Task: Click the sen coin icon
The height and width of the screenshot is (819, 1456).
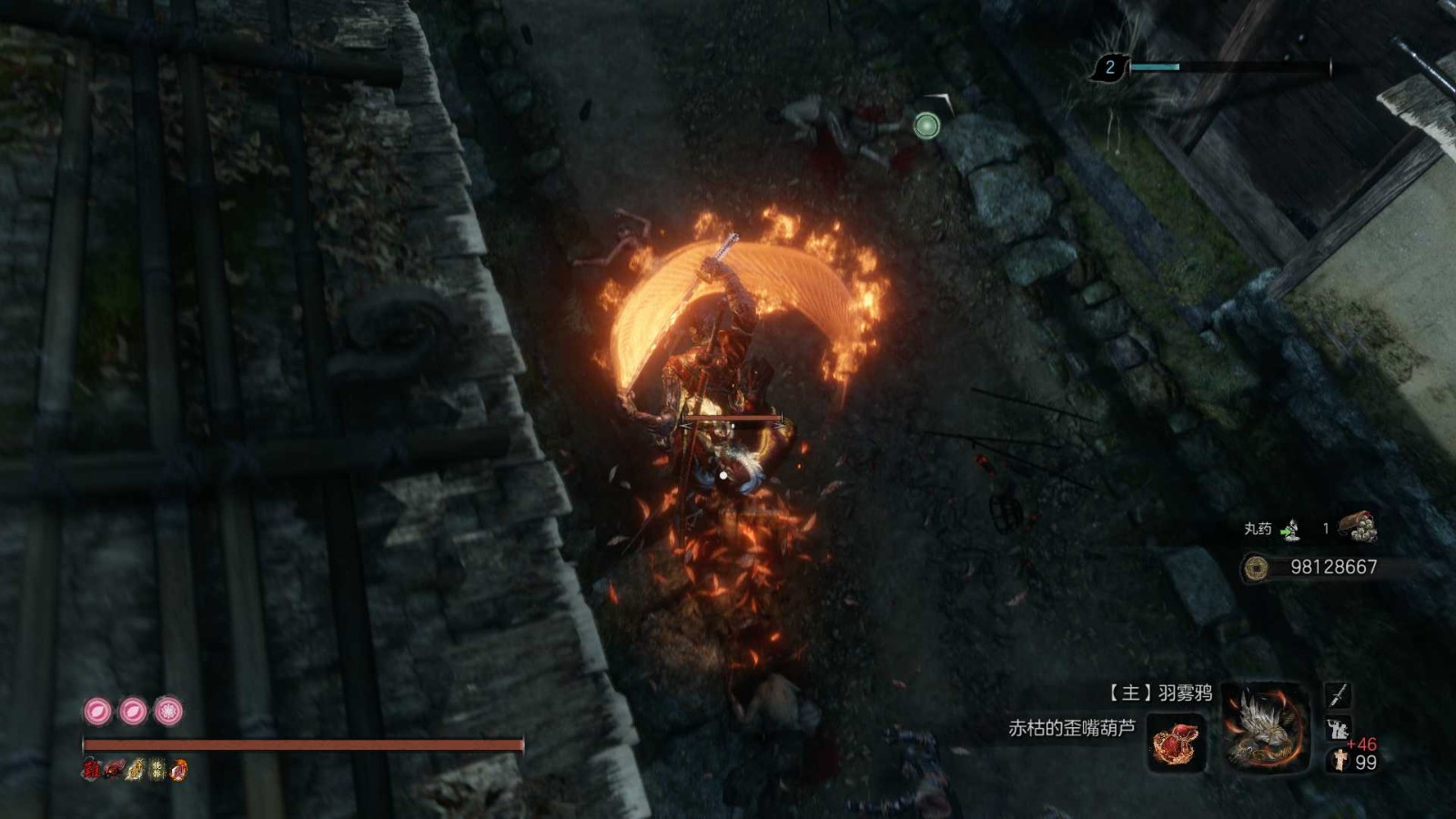Action: [1257, 568]
